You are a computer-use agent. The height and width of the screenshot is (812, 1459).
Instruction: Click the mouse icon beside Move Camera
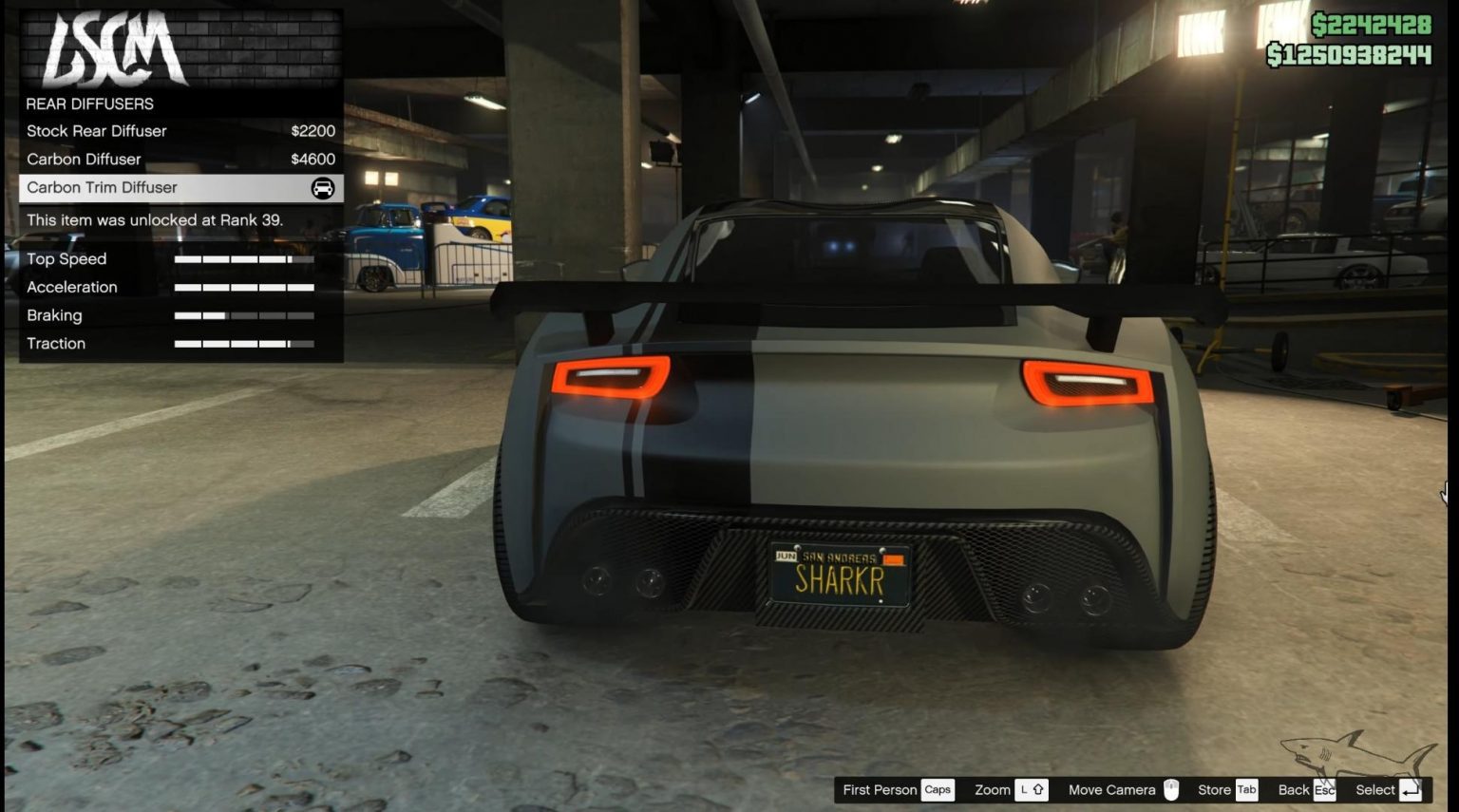[x=1171, y=789]
